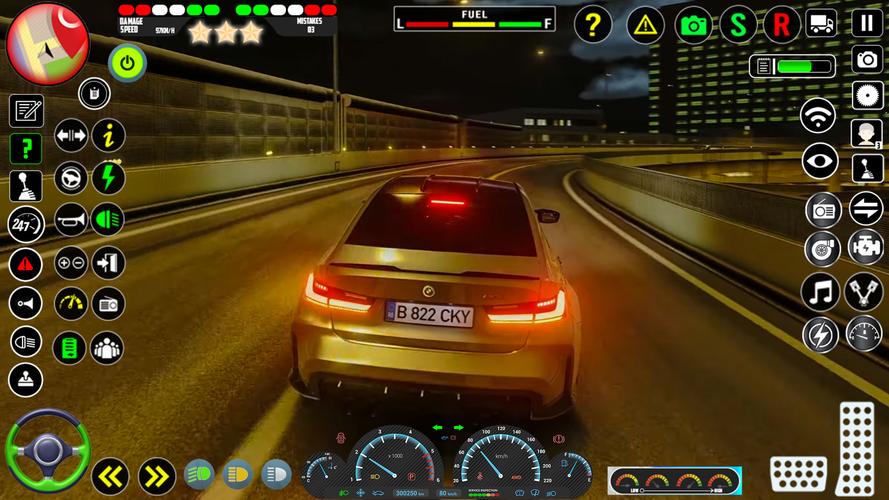Click the Wi-Fi signal icon
This screenshot has height=500, width=889.
pyautogui.click(x=819, y=115)
